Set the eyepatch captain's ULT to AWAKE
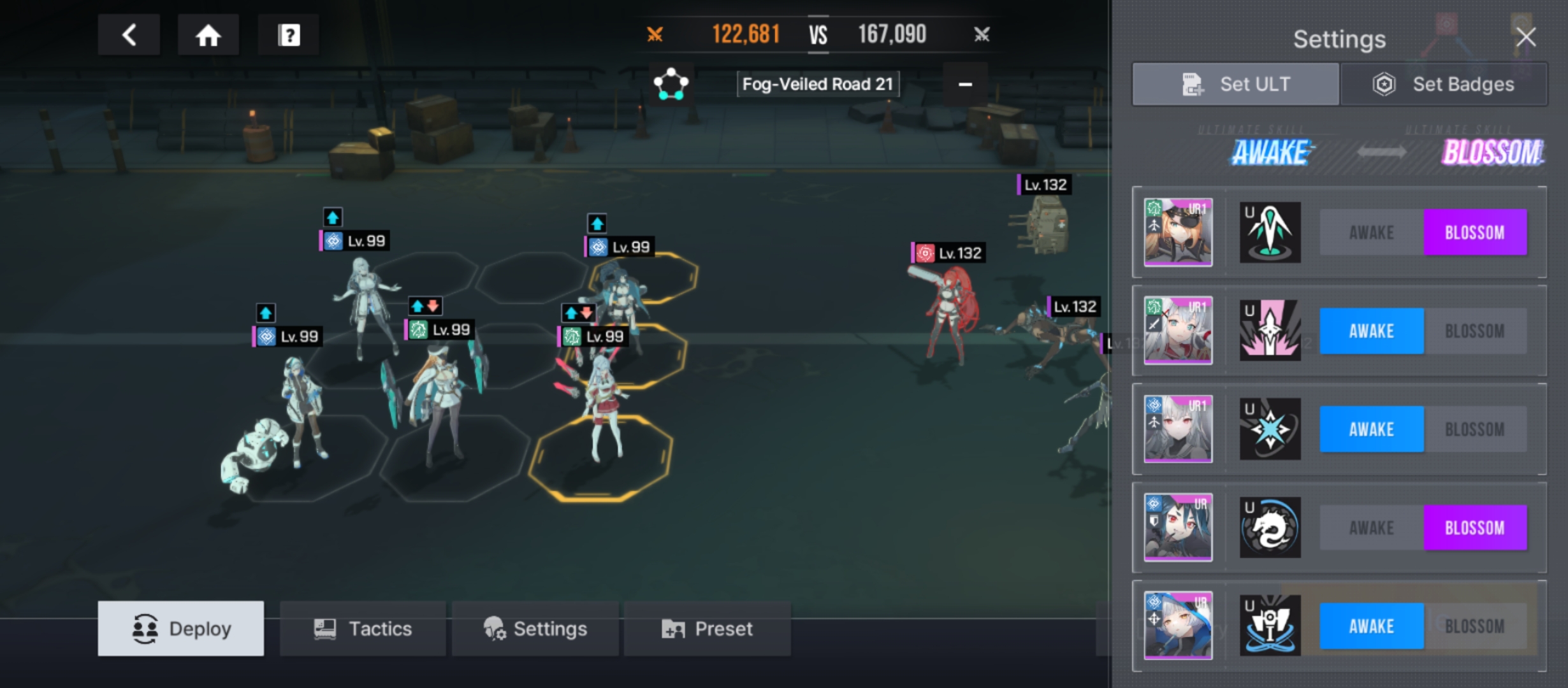The height and width of the screenshot is (688, 1568). tap(1371, 233)
